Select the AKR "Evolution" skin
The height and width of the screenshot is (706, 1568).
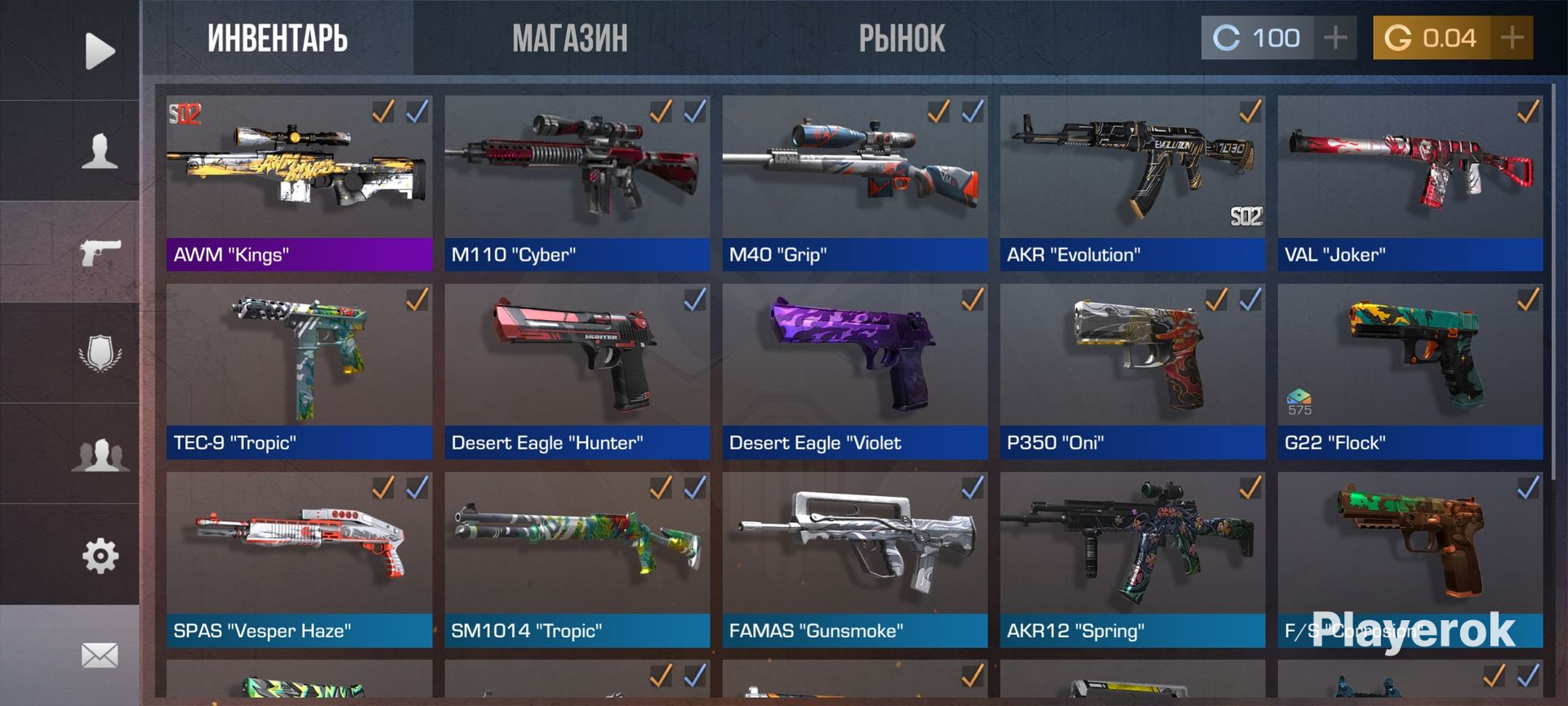[1132, 184]
